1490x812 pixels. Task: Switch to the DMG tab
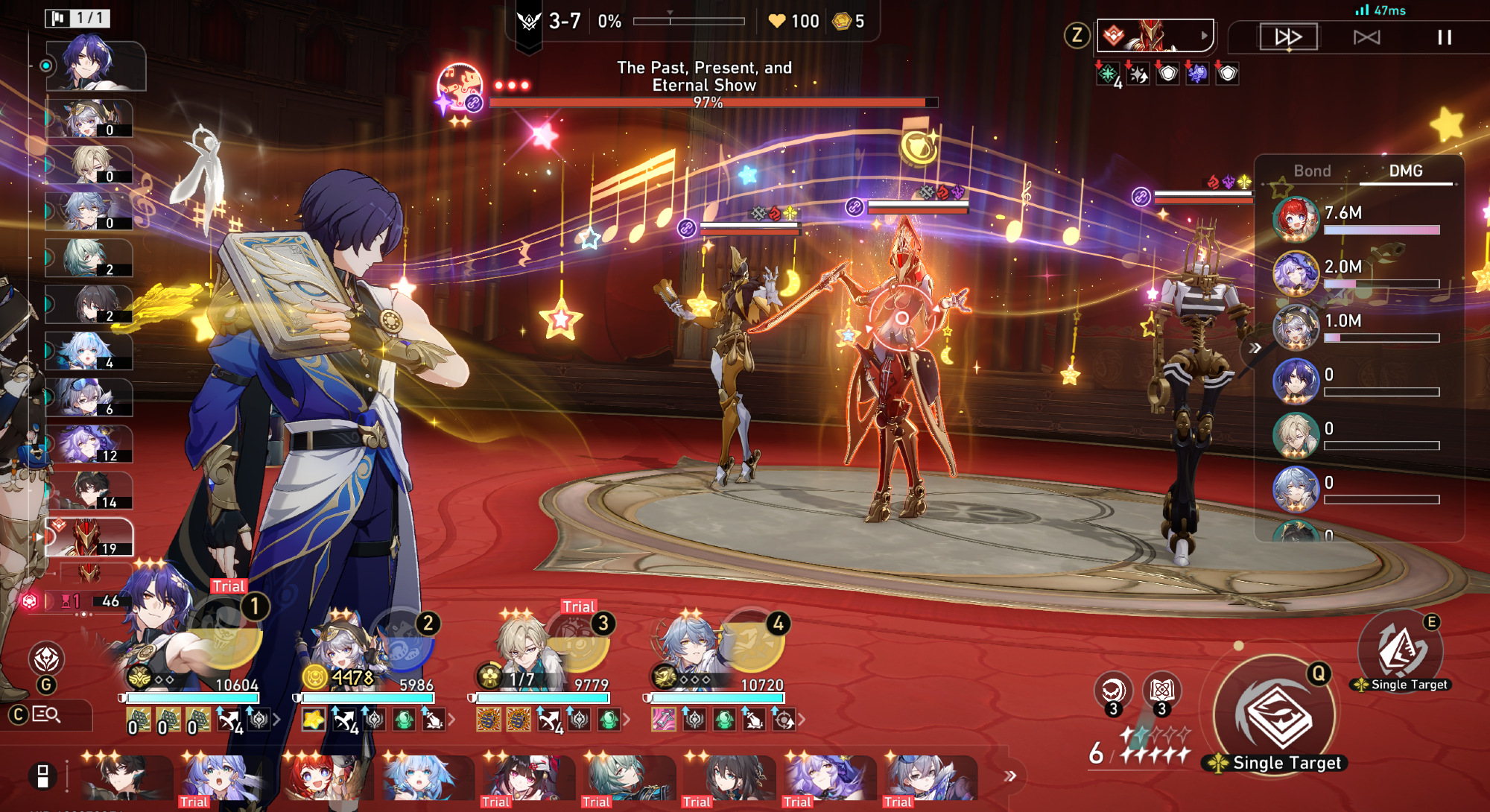click(1406, 171)
